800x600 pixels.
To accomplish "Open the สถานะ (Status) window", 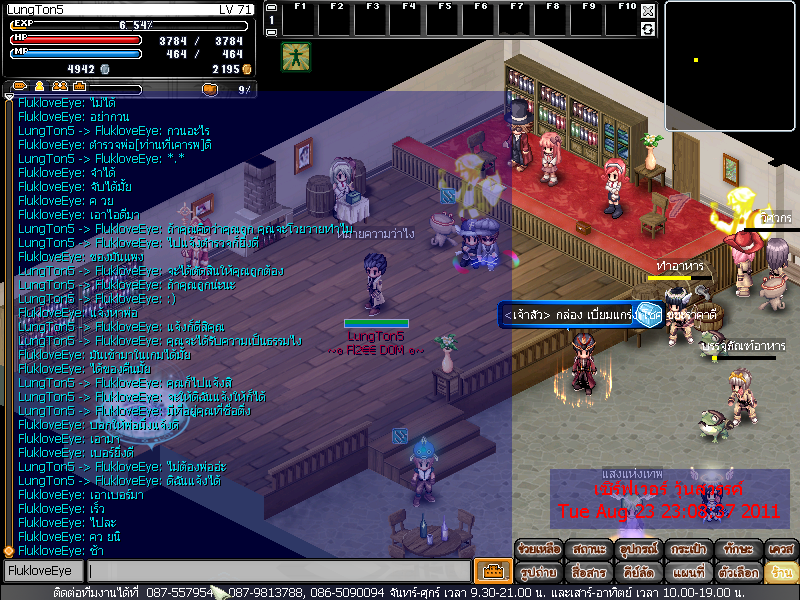I will pos(588,549).
